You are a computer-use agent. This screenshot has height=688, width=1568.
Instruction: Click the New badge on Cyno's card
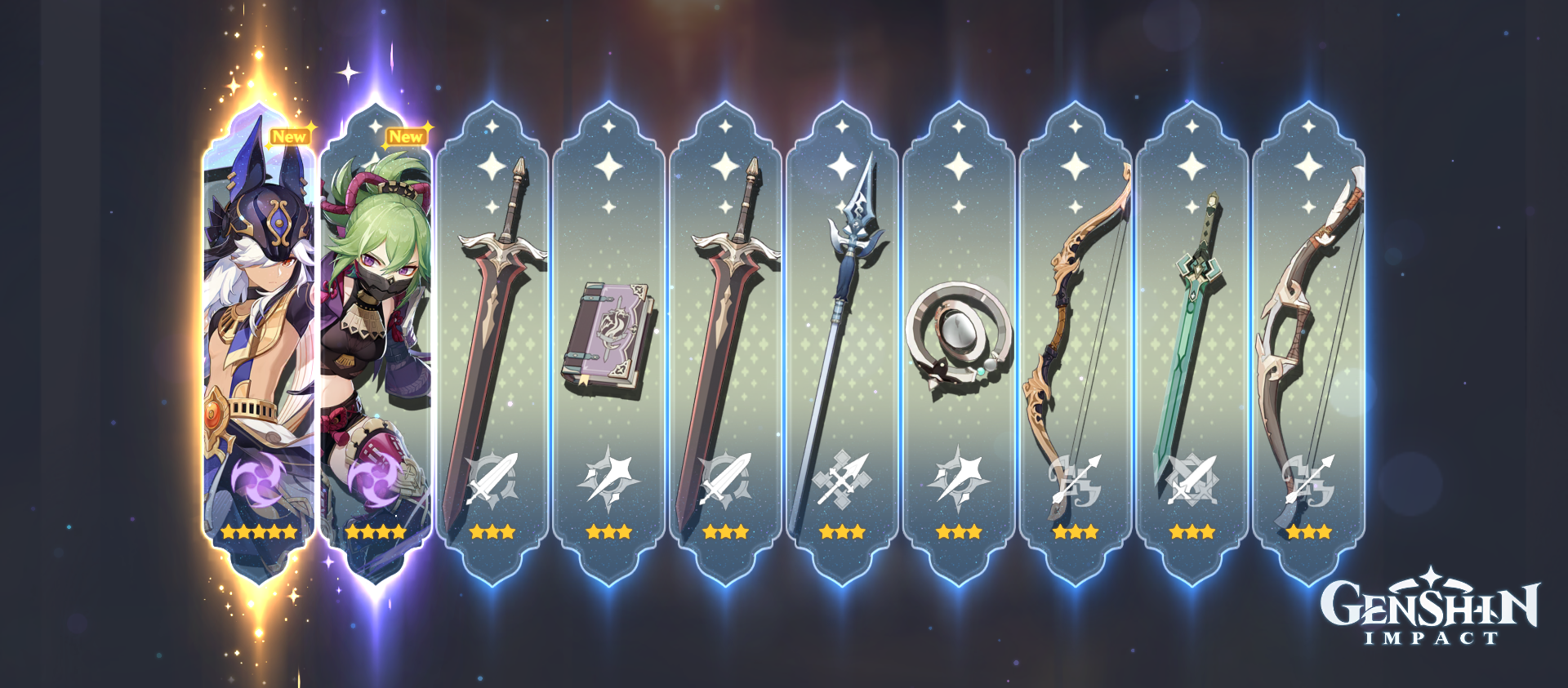pyautogui.click(x=291, y=136)
